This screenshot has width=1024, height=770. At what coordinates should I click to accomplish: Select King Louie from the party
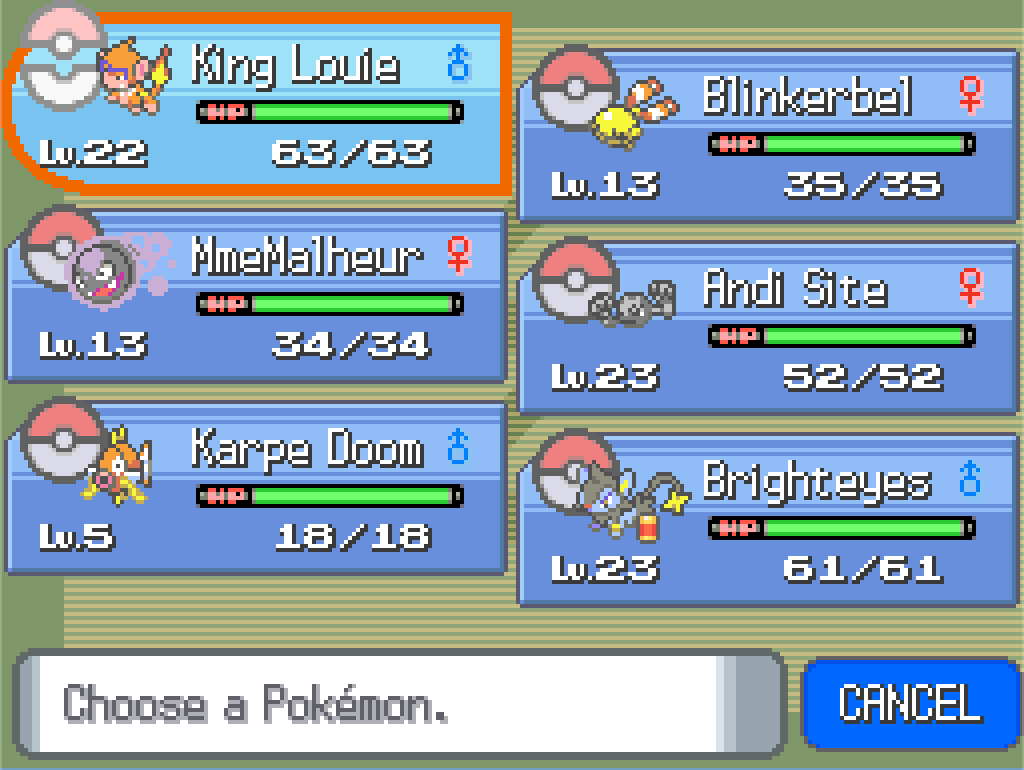pos(260,105)
